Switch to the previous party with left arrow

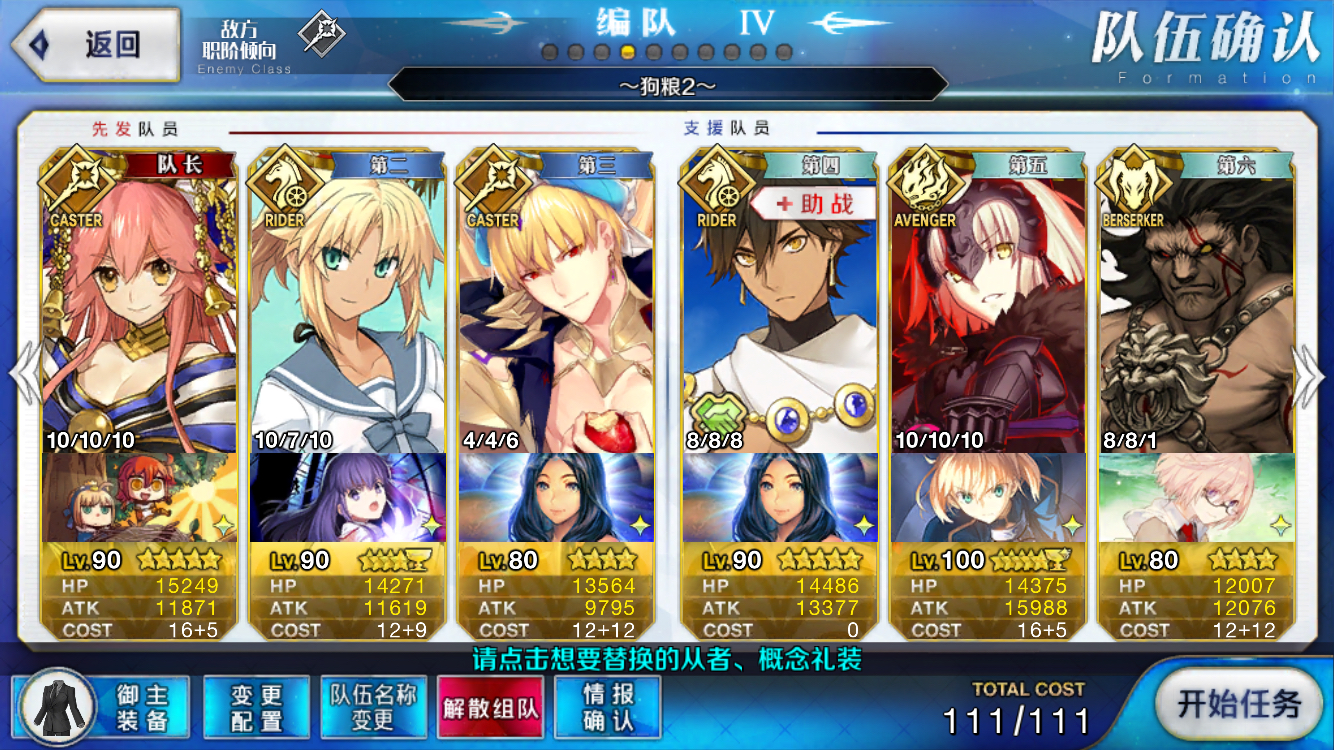[x=24, y=375]
